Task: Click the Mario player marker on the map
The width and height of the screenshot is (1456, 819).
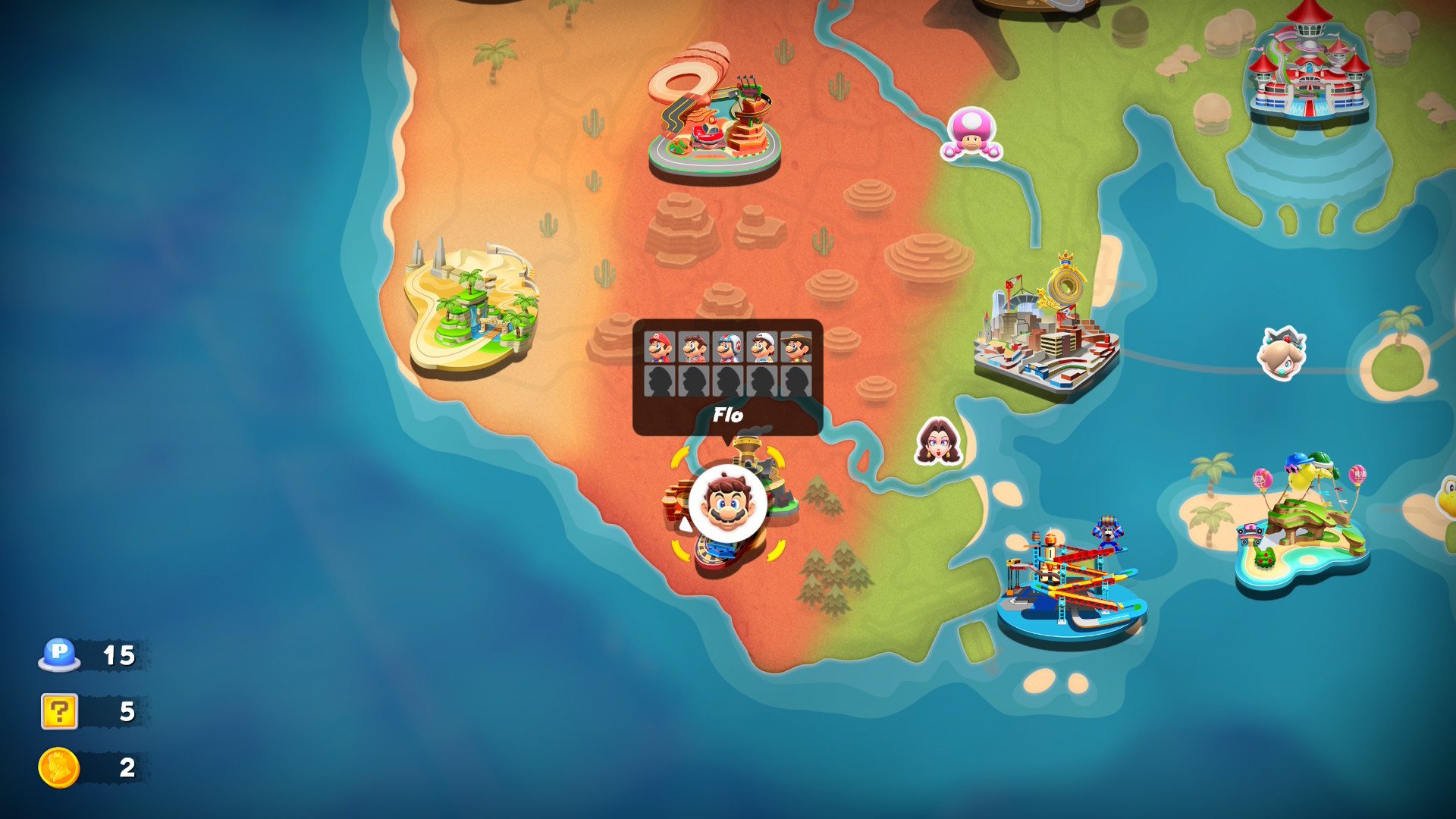Action: [x=727, y=504]
